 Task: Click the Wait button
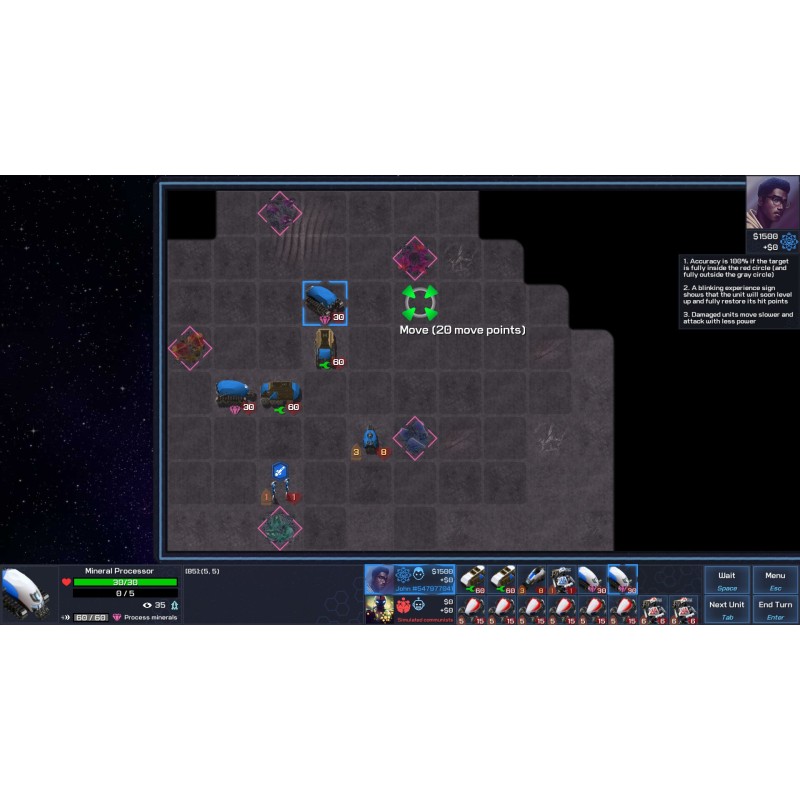click(x=727, y=579)
